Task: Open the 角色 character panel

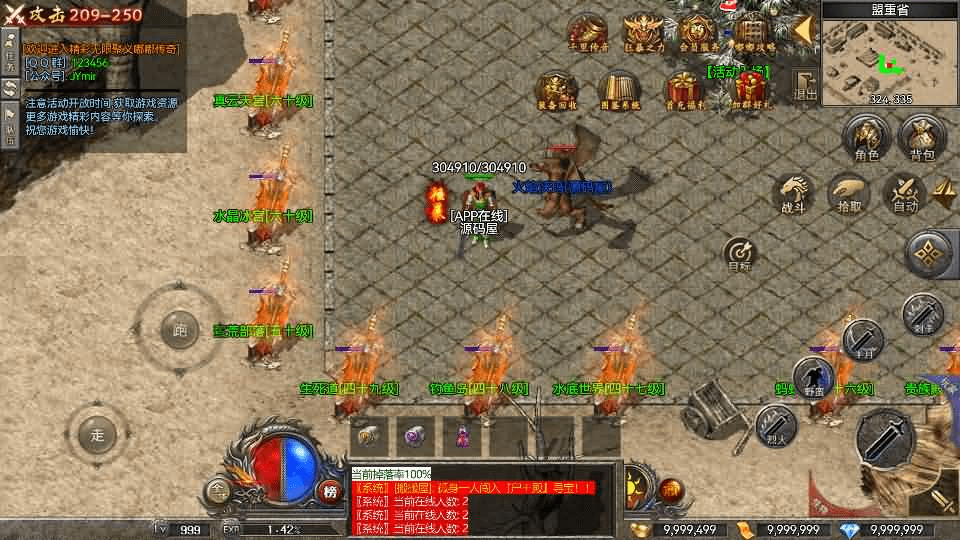Action: [x=866, y=139]
